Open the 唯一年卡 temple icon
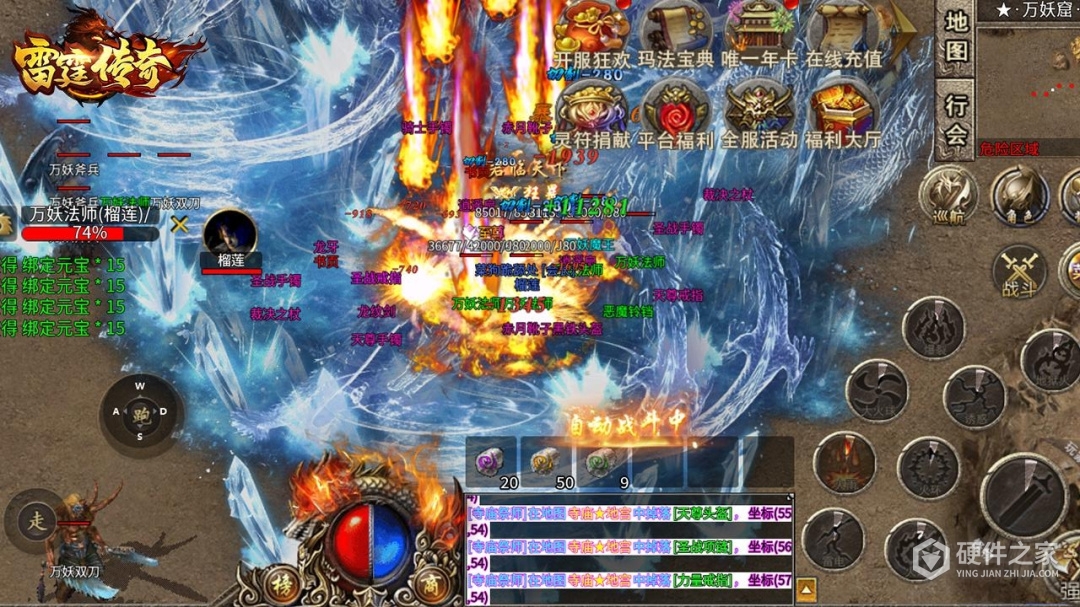 [x=760, y=30]
